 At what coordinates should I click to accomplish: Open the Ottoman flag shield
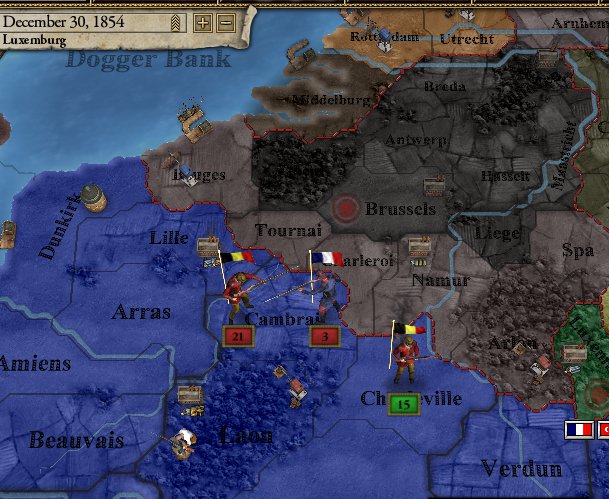click(603, 429)
